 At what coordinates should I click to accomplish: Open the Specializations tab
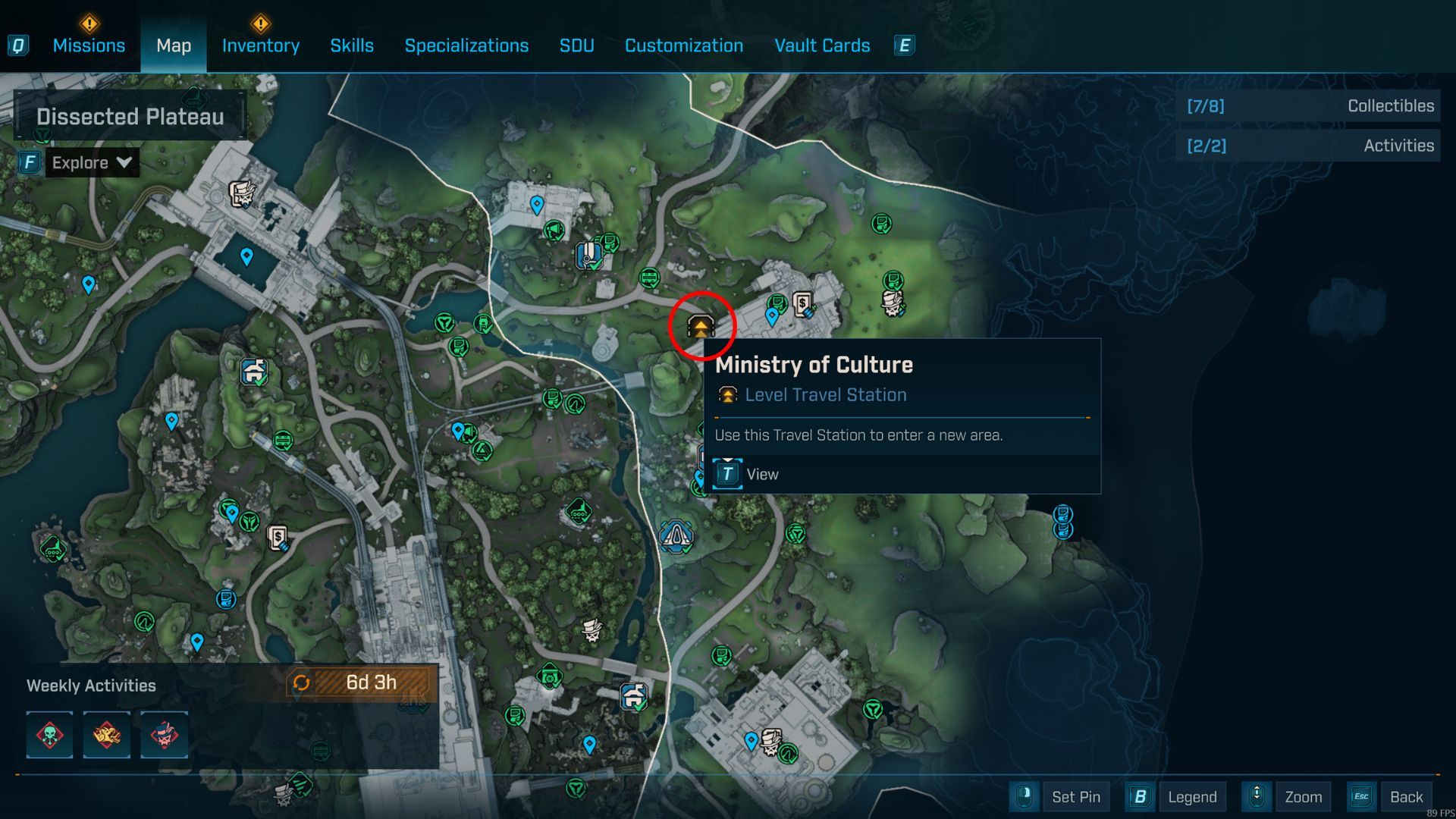[466, 45]
